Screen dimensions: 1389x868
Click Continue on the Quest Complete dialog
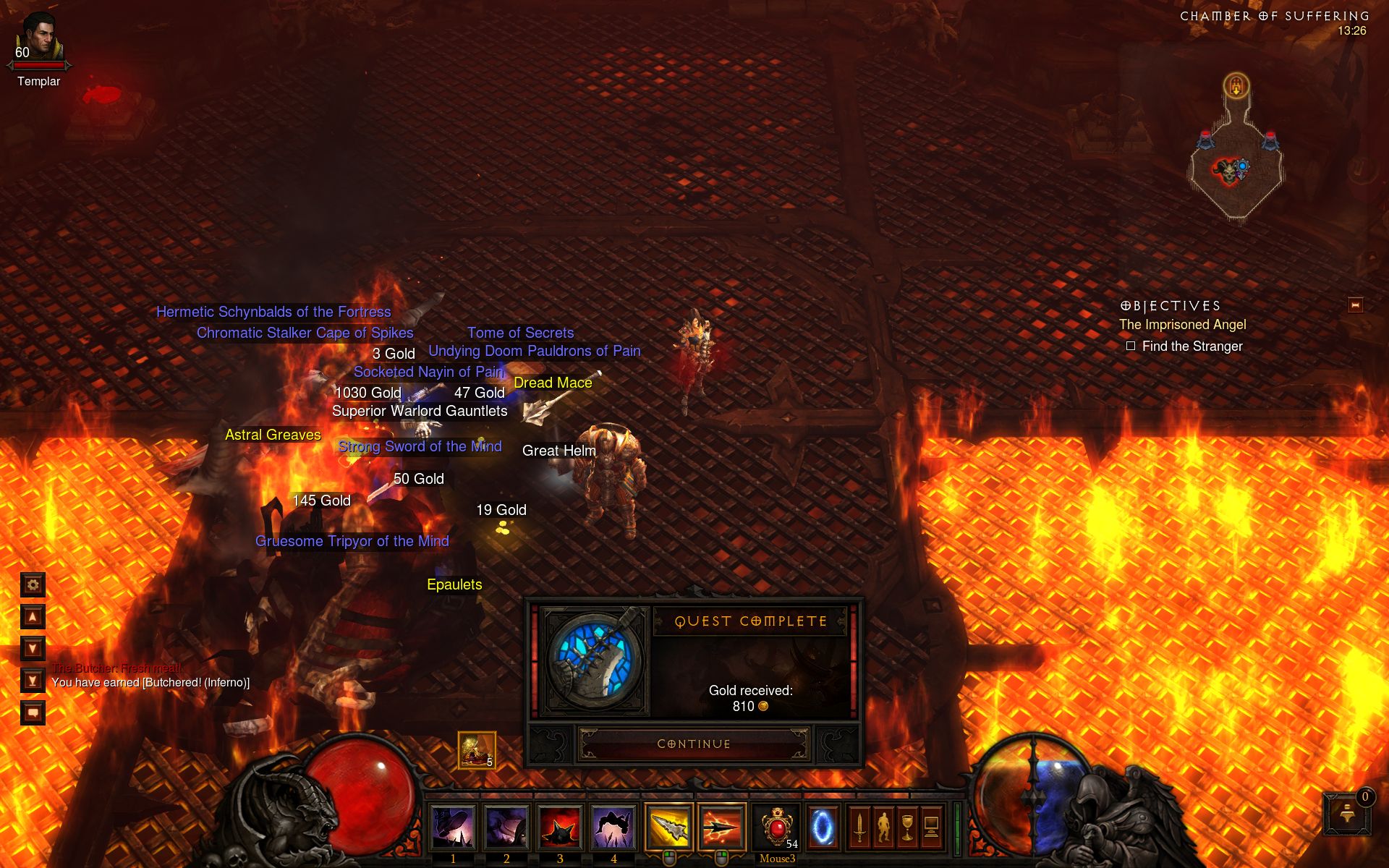pyautogui.click(x=694, y=744)
